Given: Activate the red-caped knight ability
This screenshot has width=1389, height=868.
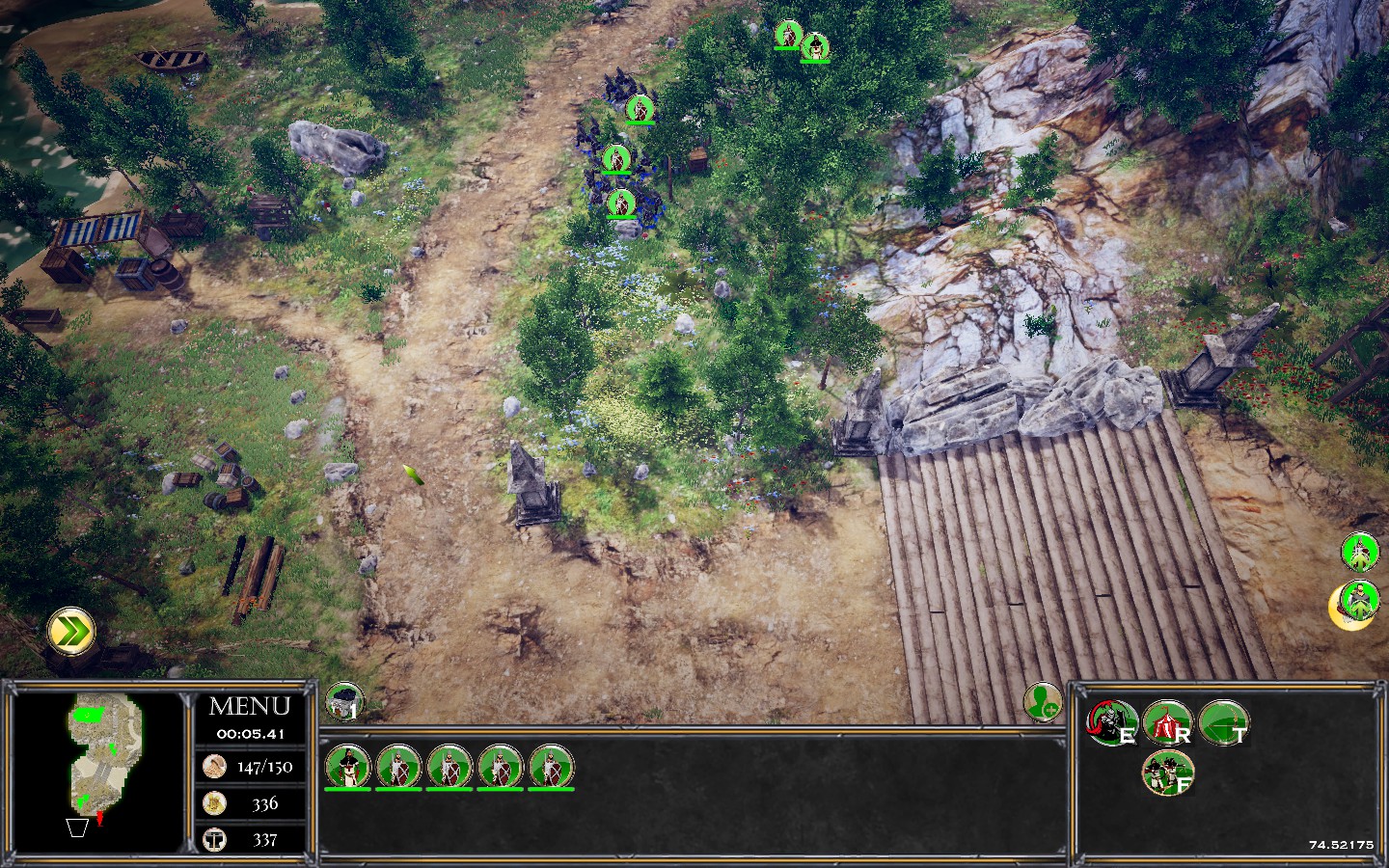Looking at the screenshot, I should 1110,722.
